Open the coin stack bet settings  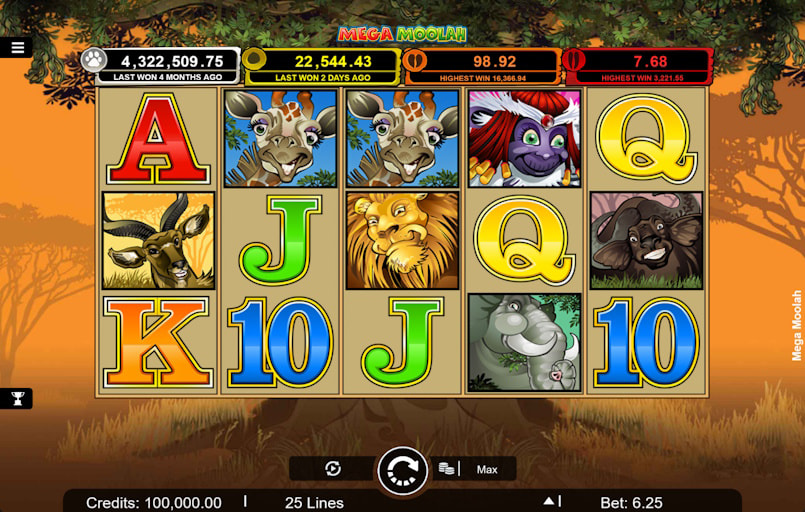tap(447, 469)
